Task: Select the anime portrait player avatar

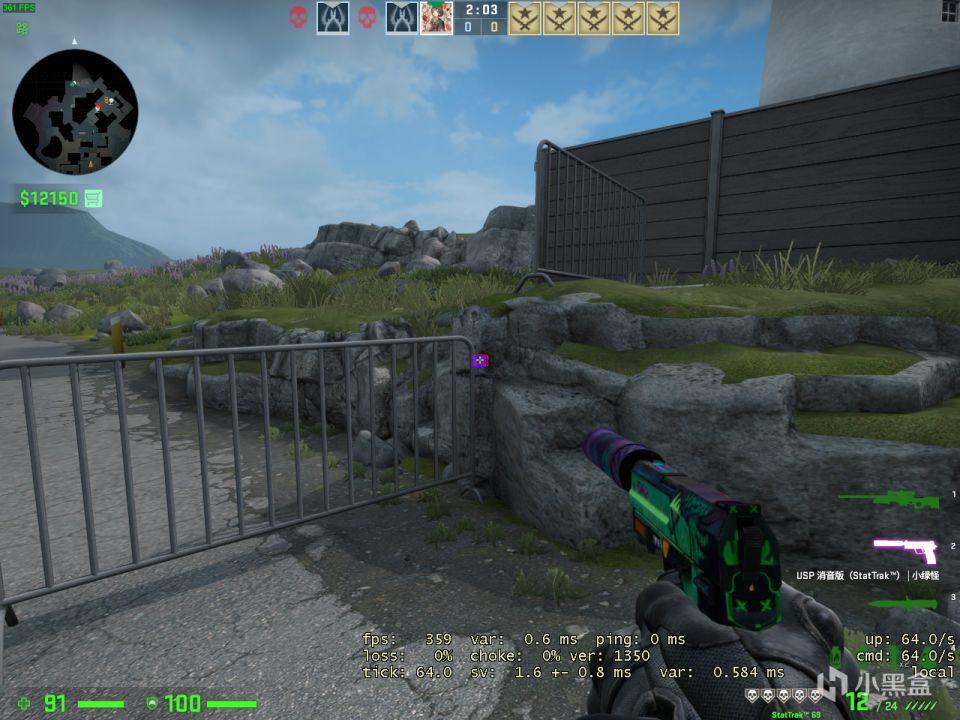Action: [435, 18]
